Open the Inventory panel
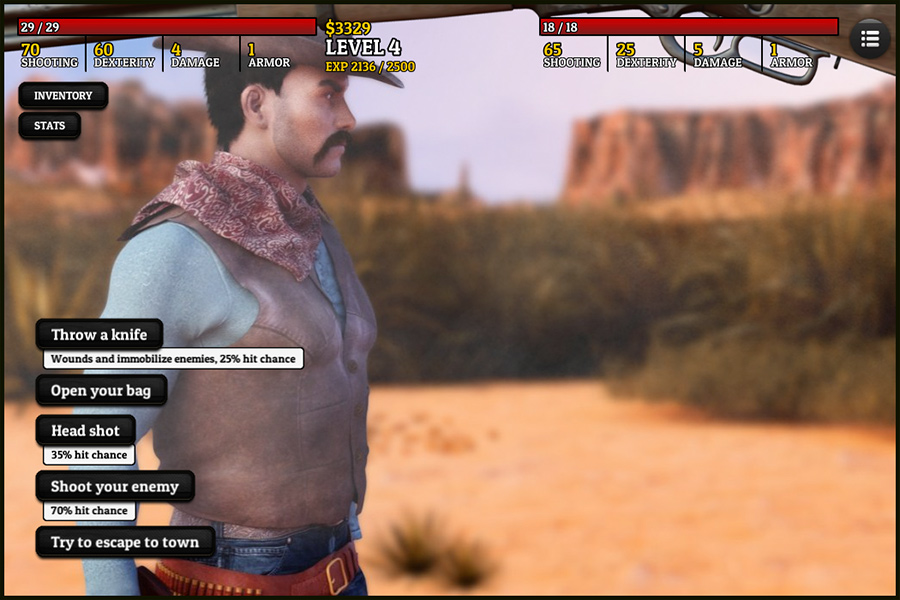Viewport: 900px width, 600px height. [x=63, y=96]
